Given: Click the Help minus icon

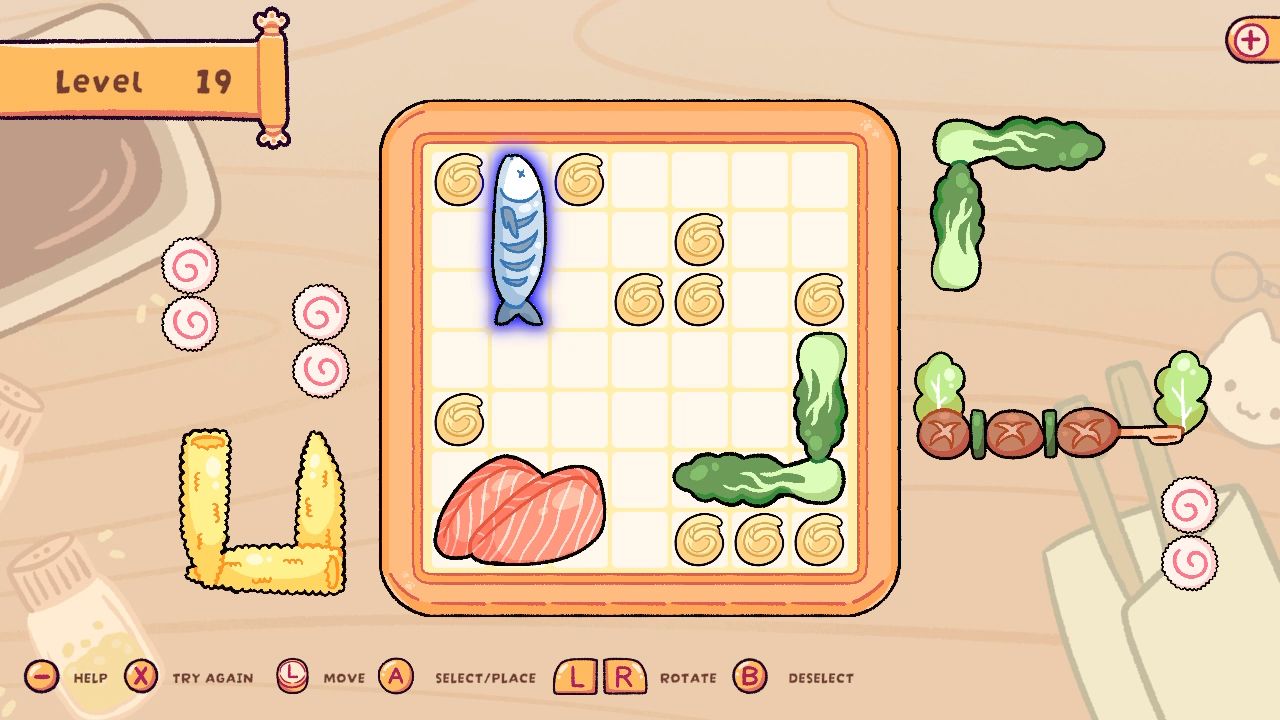Looking at the screenshot, I should click(x=42, y=677).
